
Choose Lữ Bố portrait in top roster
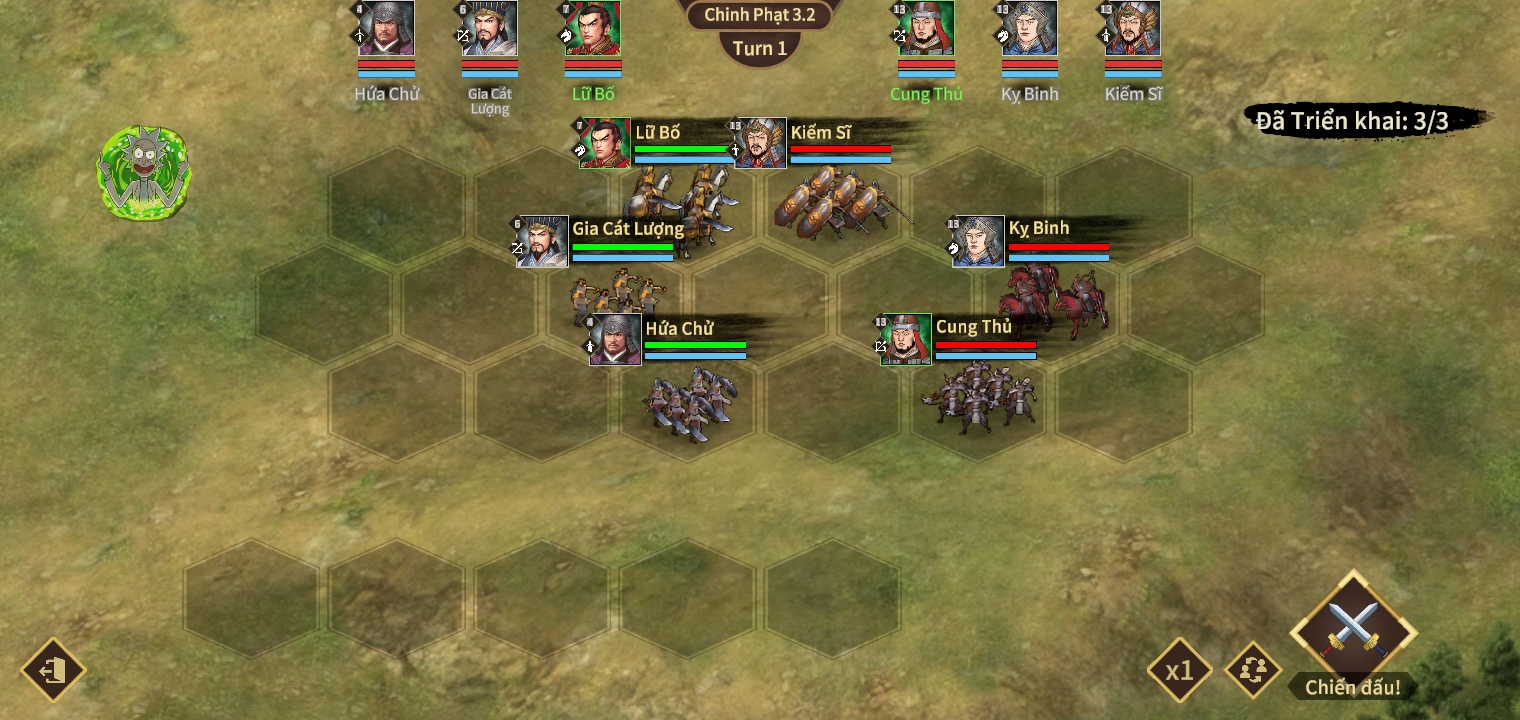click(x=593, y=29)
